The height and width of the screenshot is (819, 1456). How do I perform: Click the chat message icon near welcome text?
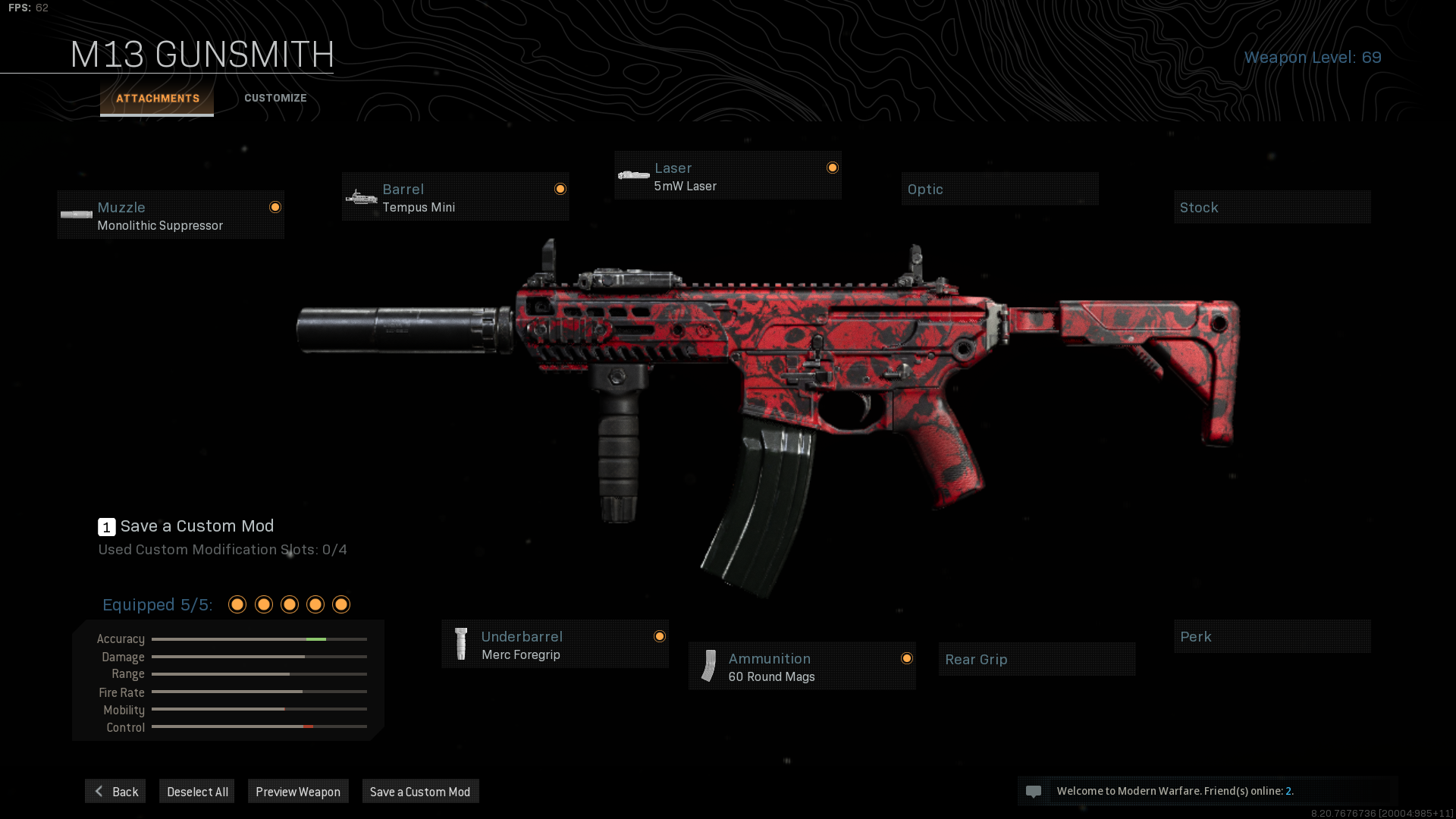click(1034, 791)
